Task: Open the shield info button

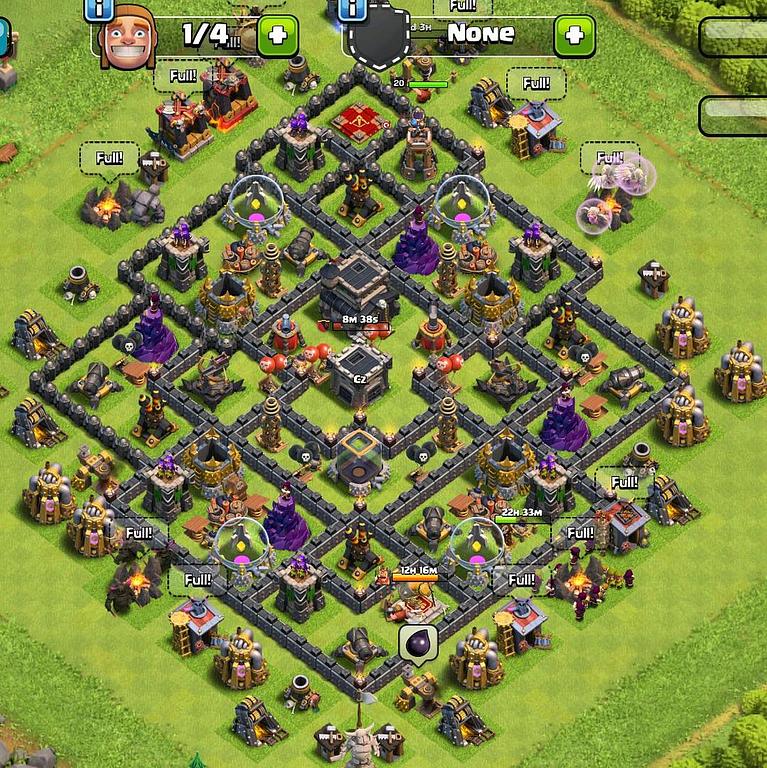Action: [353, 9]
